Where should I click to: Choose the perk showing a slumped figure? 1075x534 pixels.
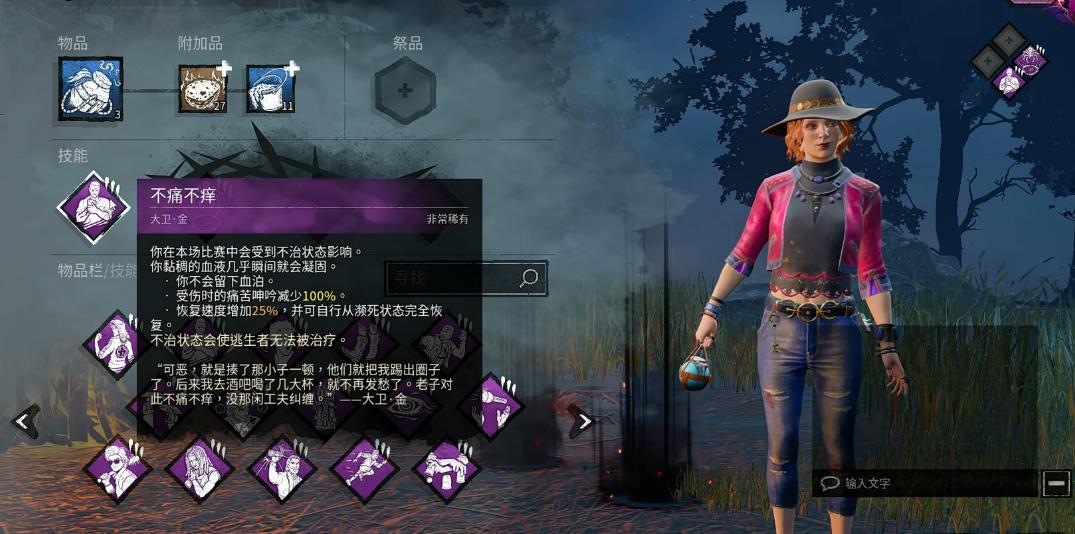pos(447,467)
